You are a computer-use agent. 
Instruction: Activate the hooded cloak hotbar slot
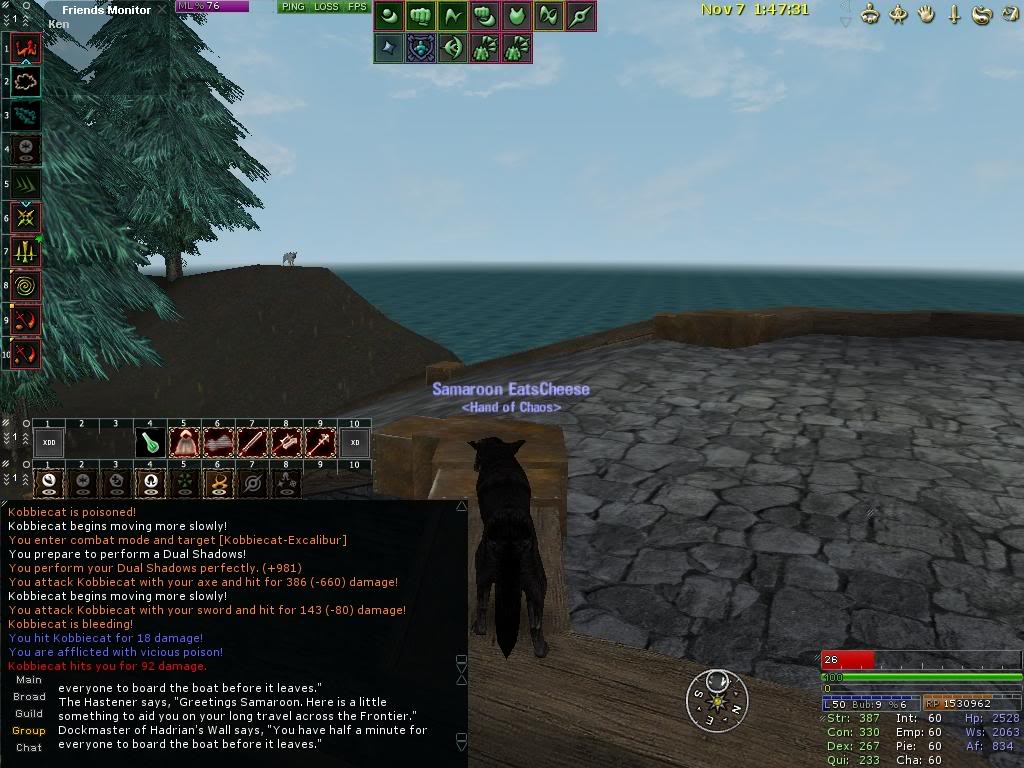coord(184,443)
